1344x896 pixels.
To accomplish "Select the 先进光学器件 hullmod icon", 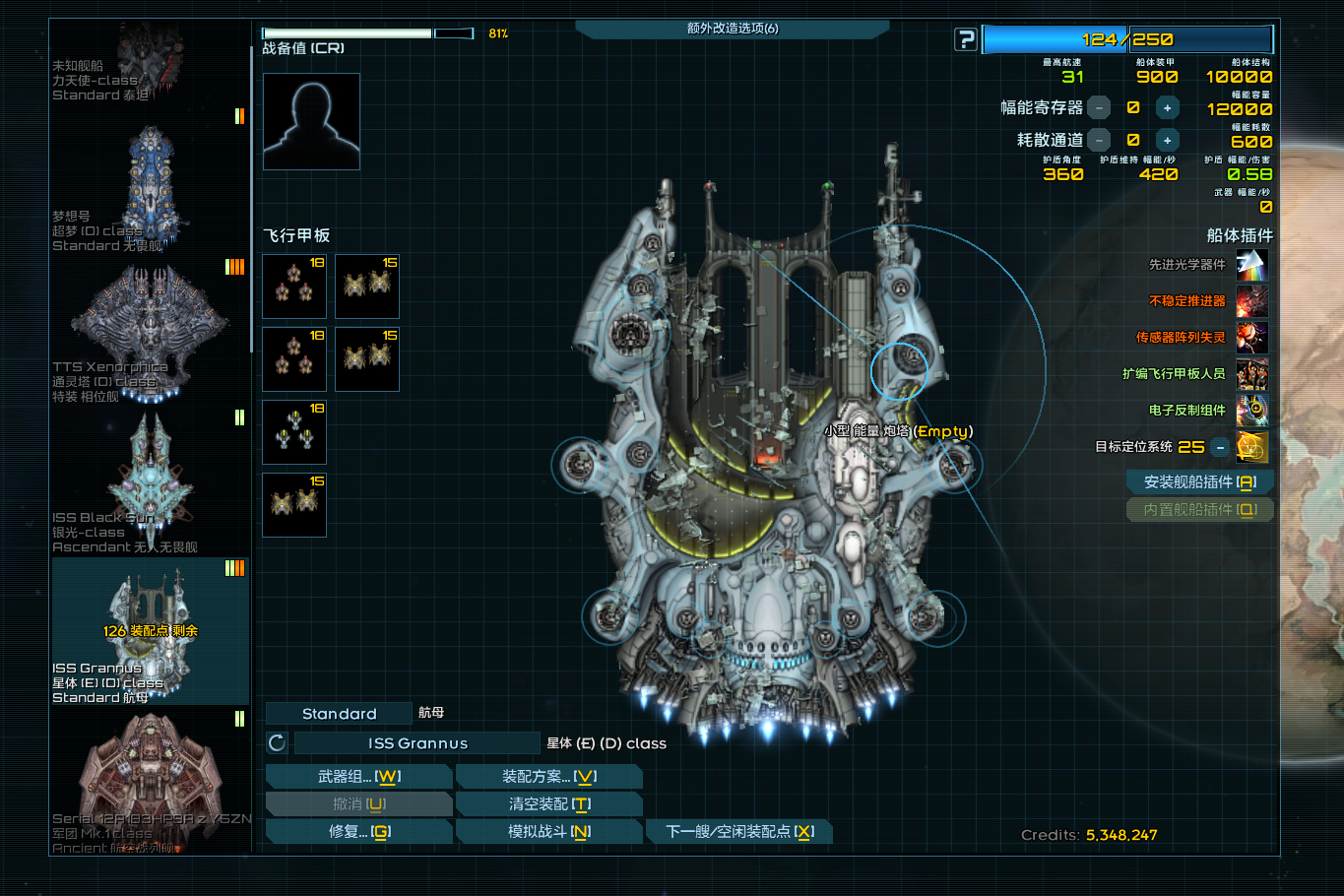I will pyautogui.click(x=1251, y=265).
